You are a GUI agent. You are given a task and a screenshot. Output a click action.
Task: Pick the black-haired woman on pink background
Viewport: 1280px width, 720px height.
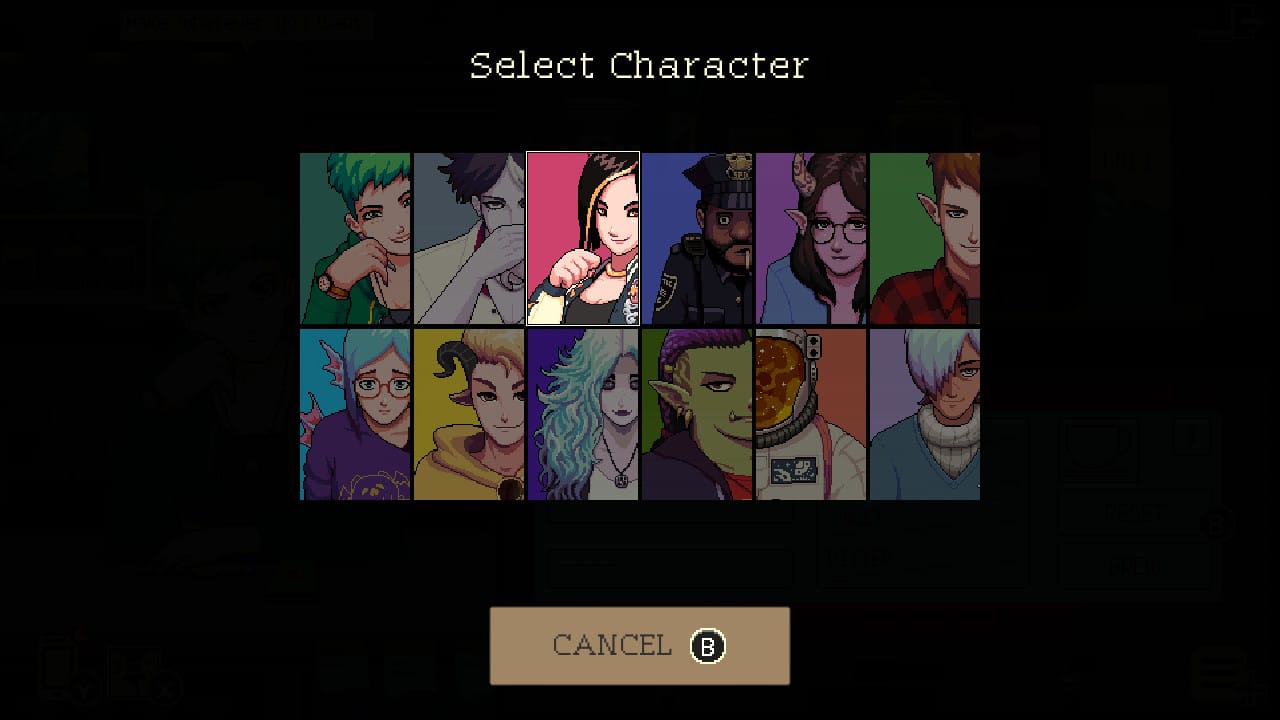pyautogui.click(x=583, y=238)
